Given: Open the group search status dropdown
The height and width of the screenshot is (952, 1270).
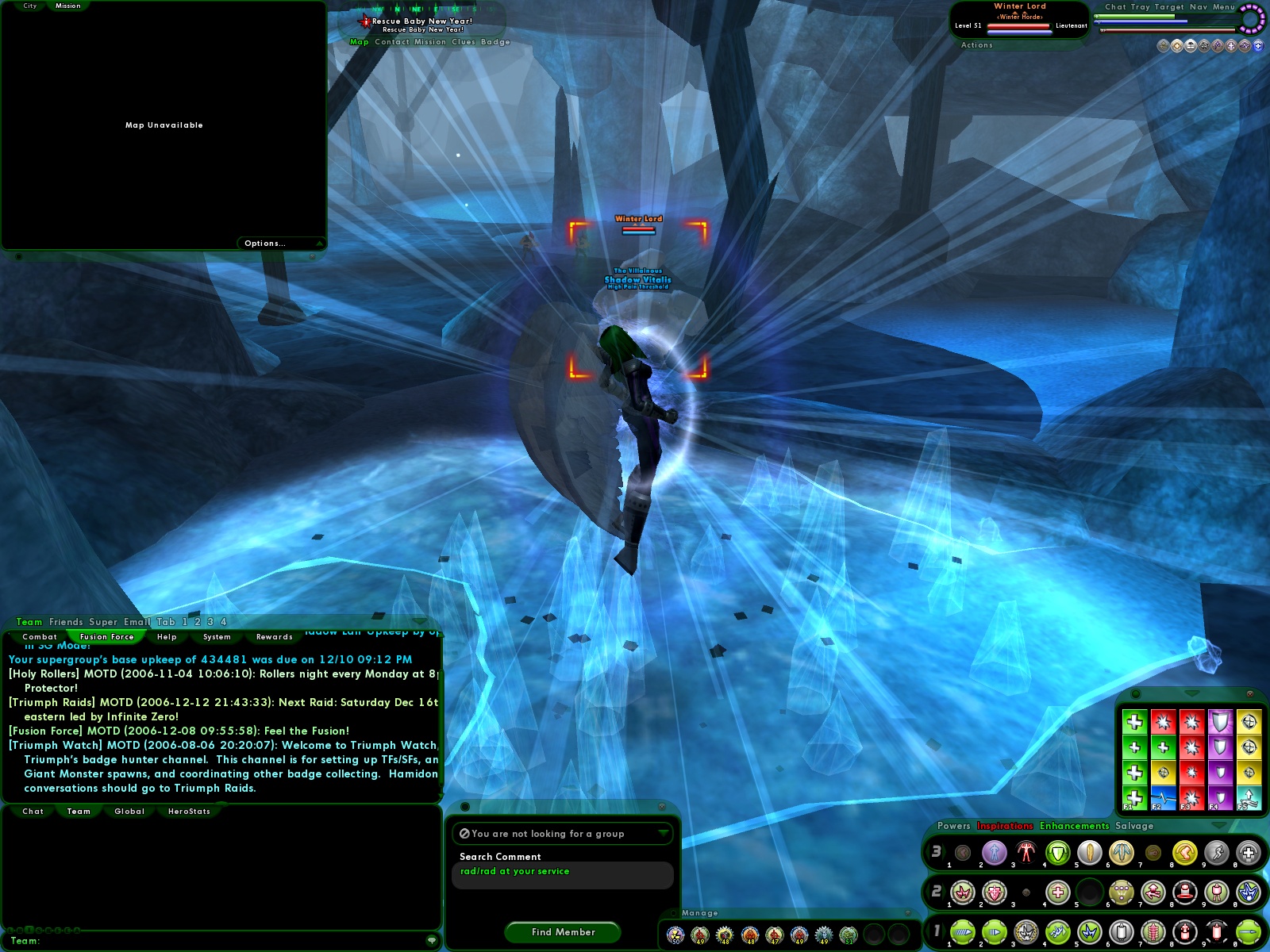Looking at the screenshot, I should tap(662, 834).
